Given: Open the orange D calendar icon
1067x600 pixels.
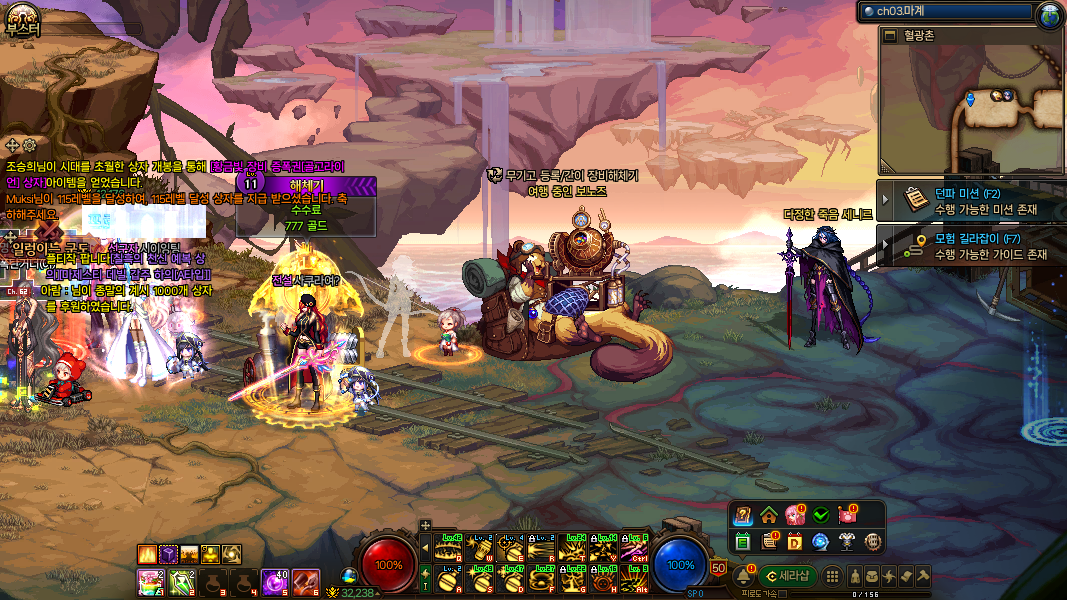Looking at the screenshot, I should point(795,542).
